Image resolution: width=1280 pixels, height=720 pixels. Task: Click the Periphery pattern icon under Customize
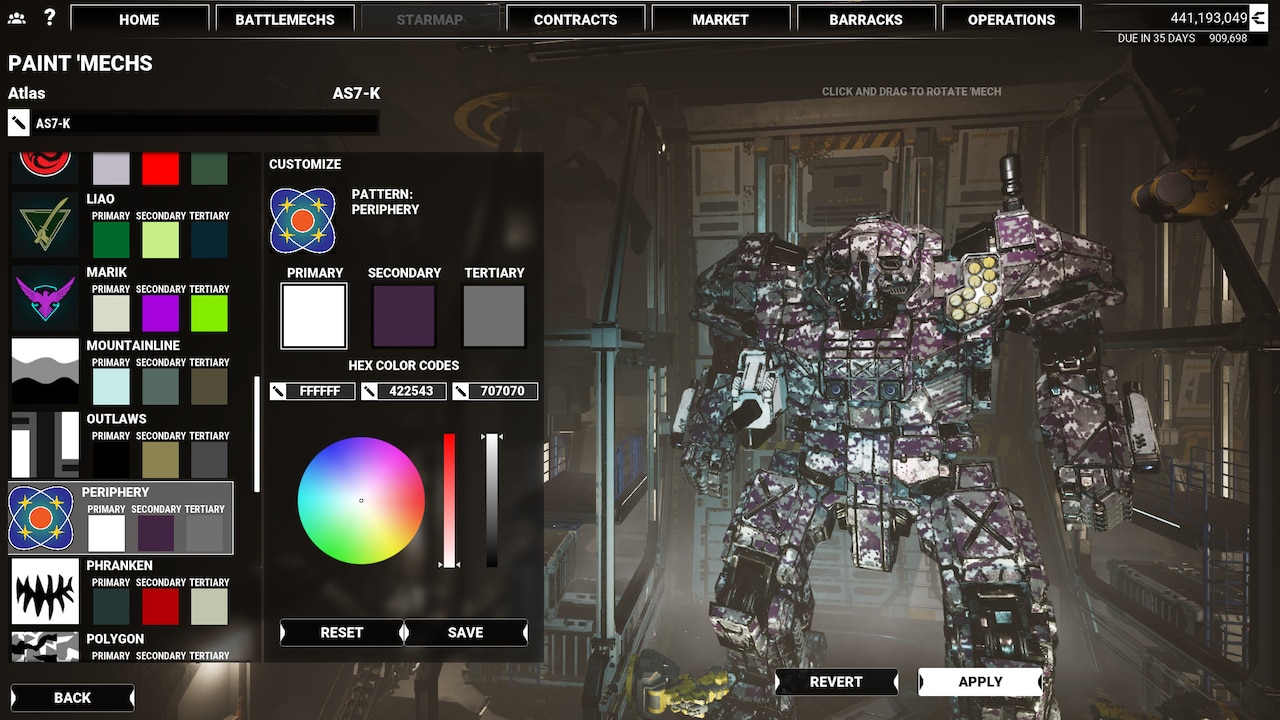(x=302, y=220)
